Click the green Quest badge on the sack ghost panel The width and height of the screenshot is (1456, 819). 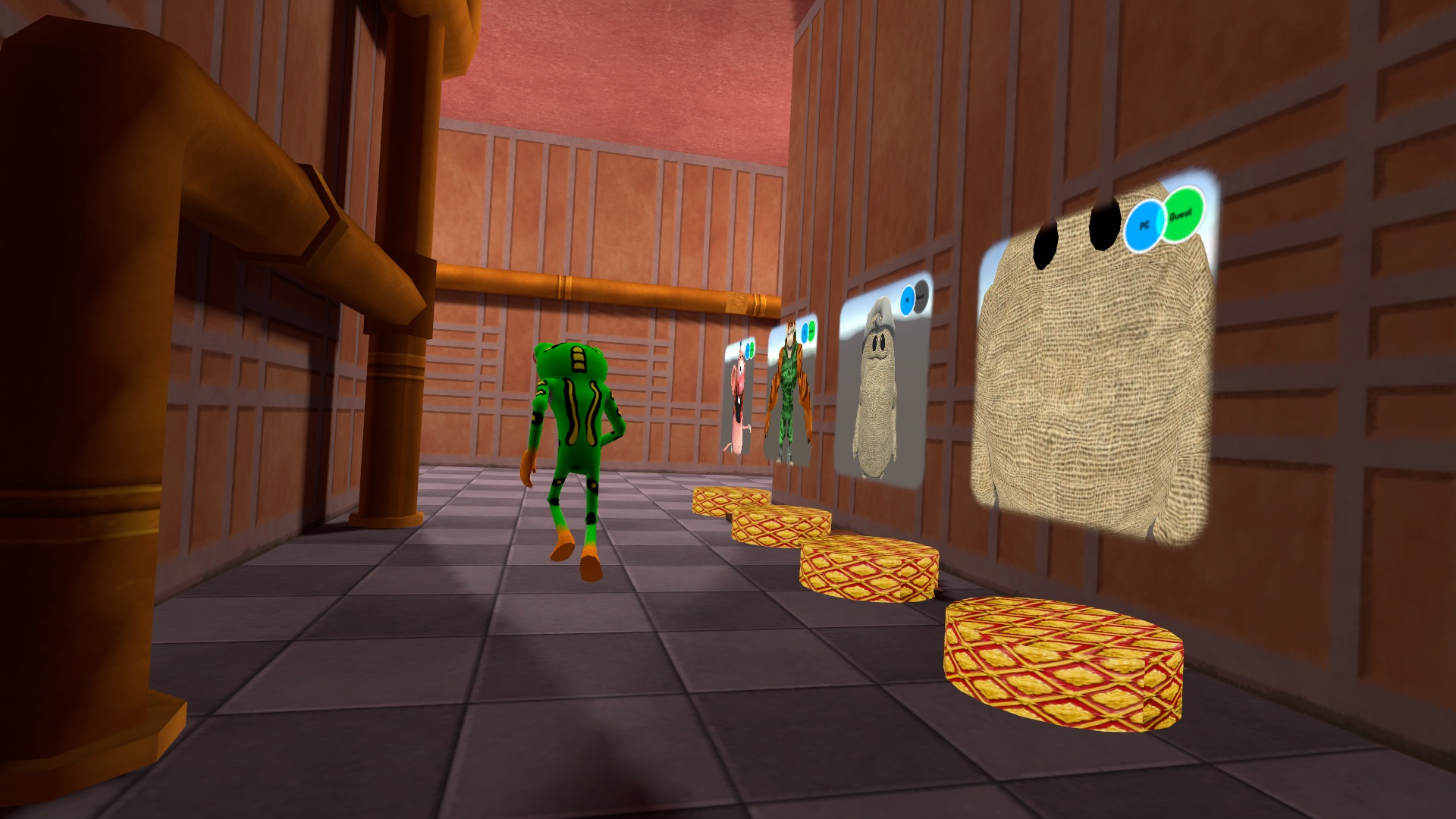click(1181, 215)
